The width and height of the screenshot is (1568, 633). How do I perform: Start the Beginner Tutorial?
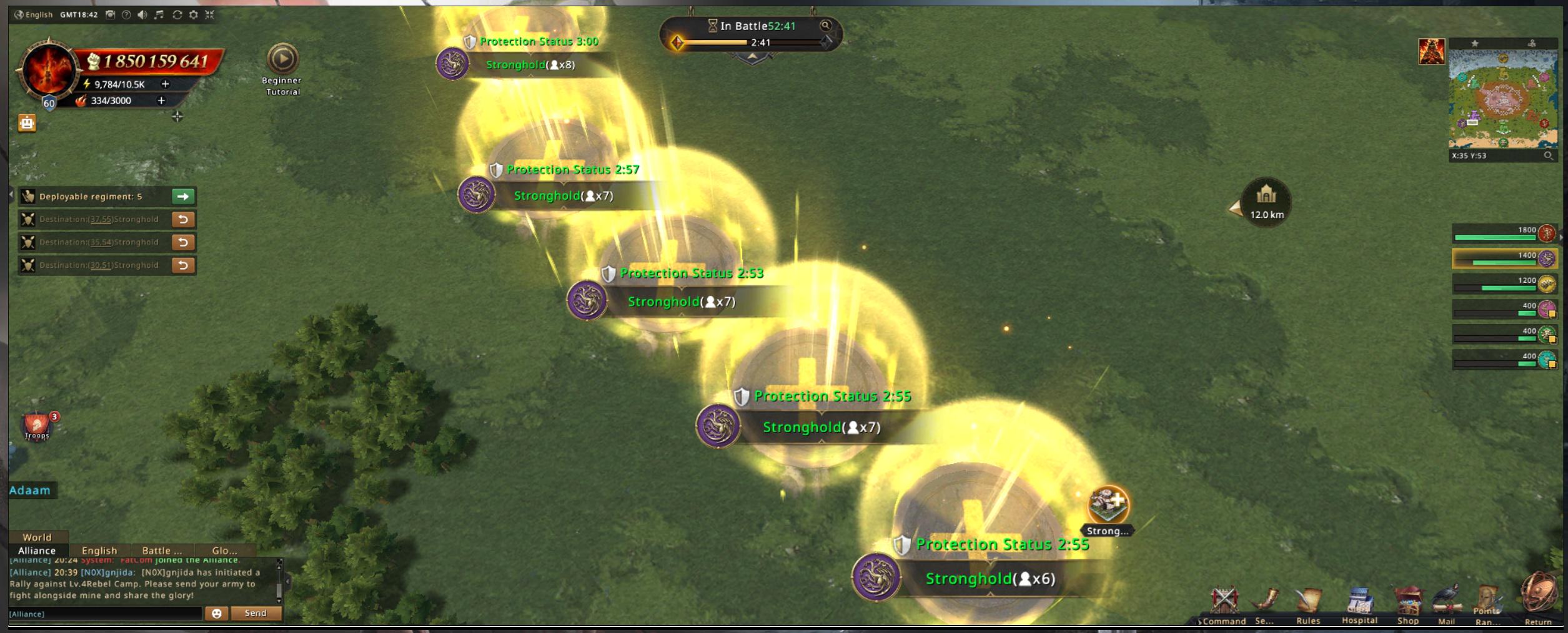point(282,60)
